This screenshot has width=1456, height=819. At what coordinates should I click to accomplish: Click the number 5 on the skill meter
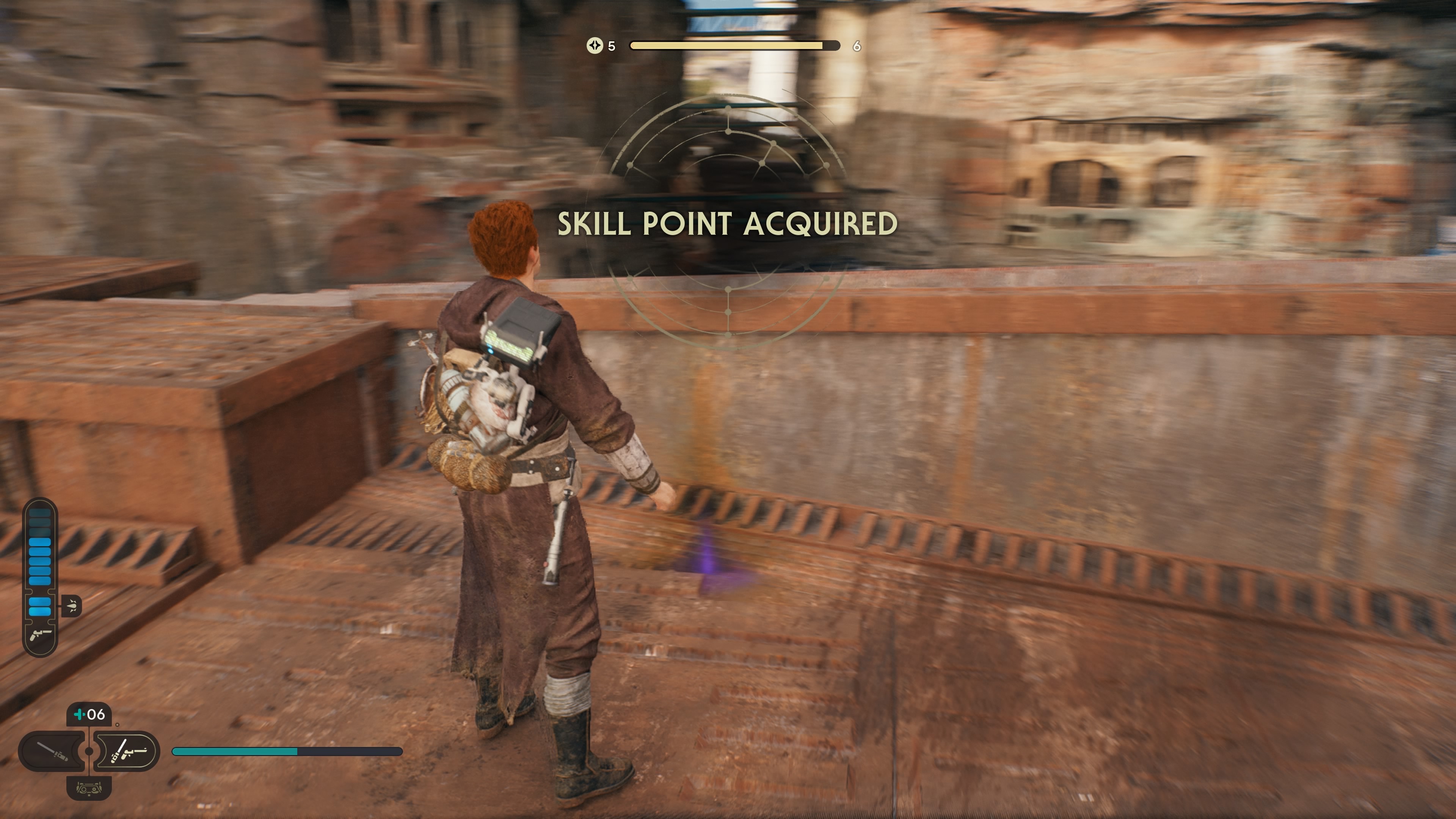[x=612, y=46]
